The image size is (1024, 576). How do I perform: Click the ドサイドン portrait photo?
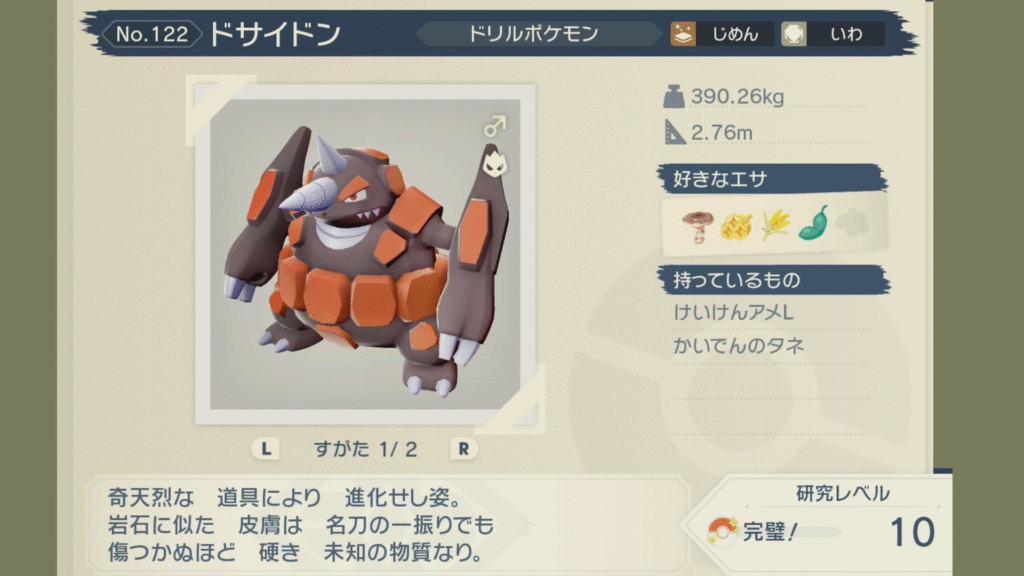point(365,254)
